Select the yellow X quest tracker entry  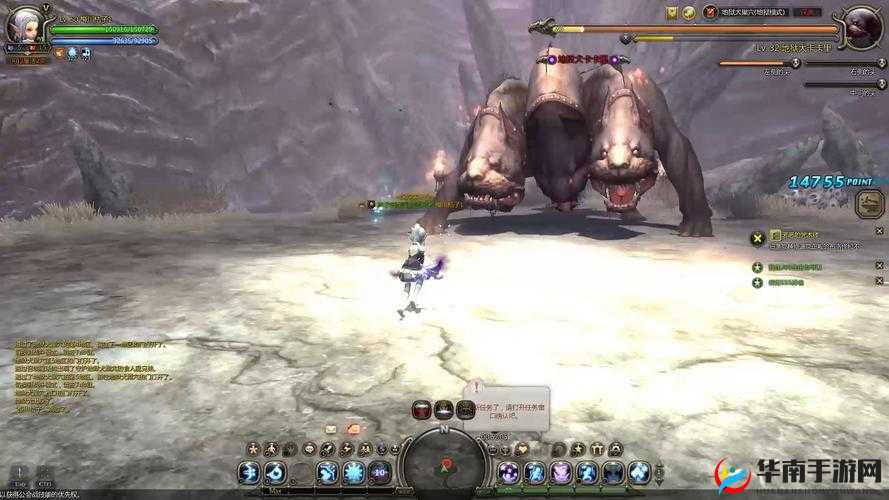[x=758, y=237]
